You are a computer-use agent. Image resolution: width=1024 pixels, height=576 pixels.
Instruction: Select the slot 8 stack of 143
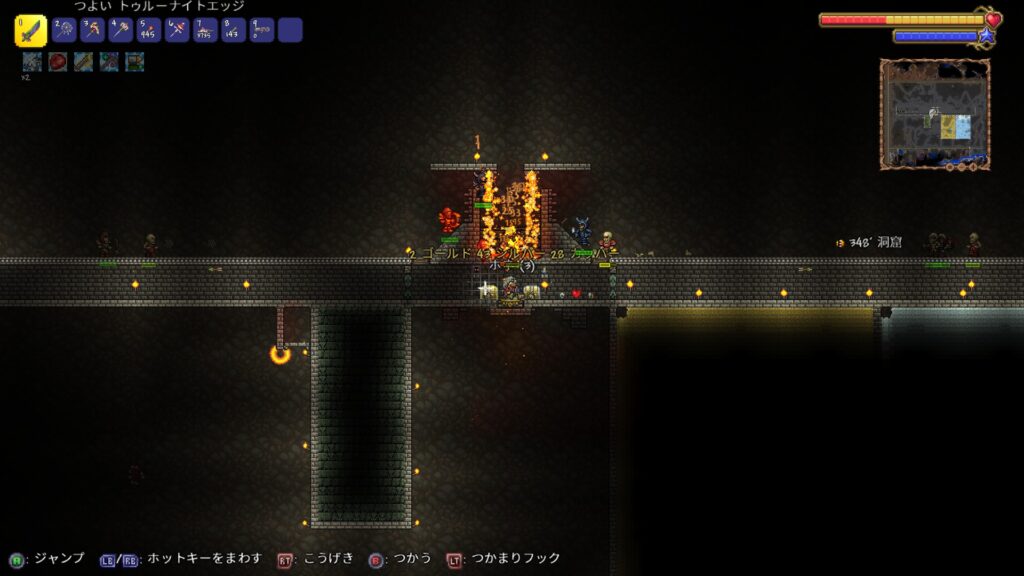233,30
